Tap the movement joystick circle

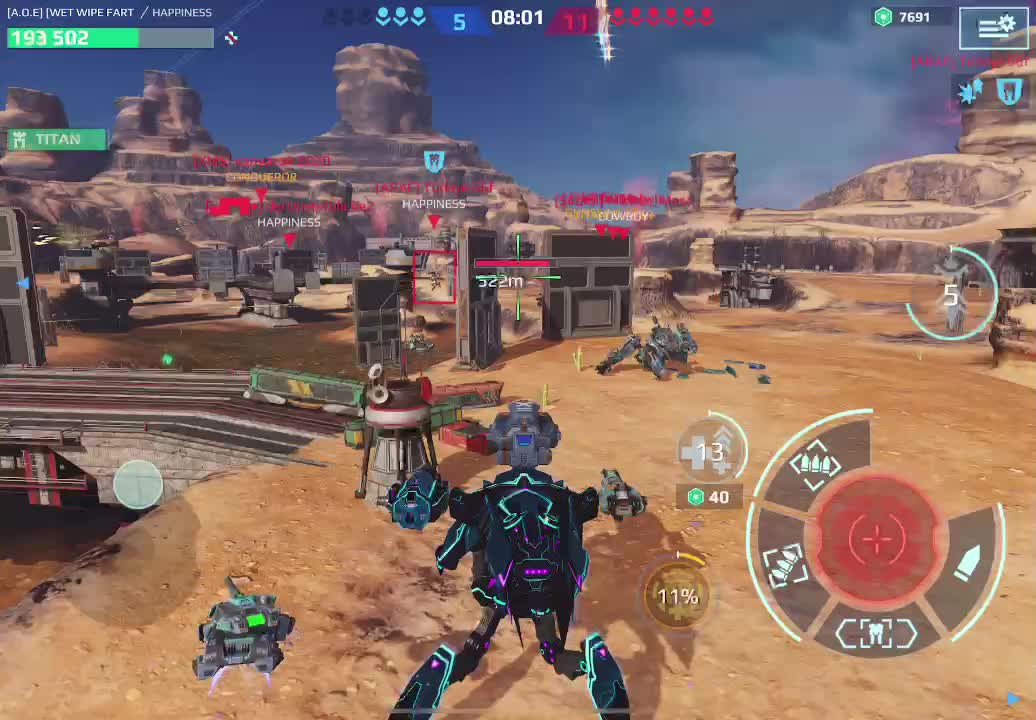(x=138, y=484)
